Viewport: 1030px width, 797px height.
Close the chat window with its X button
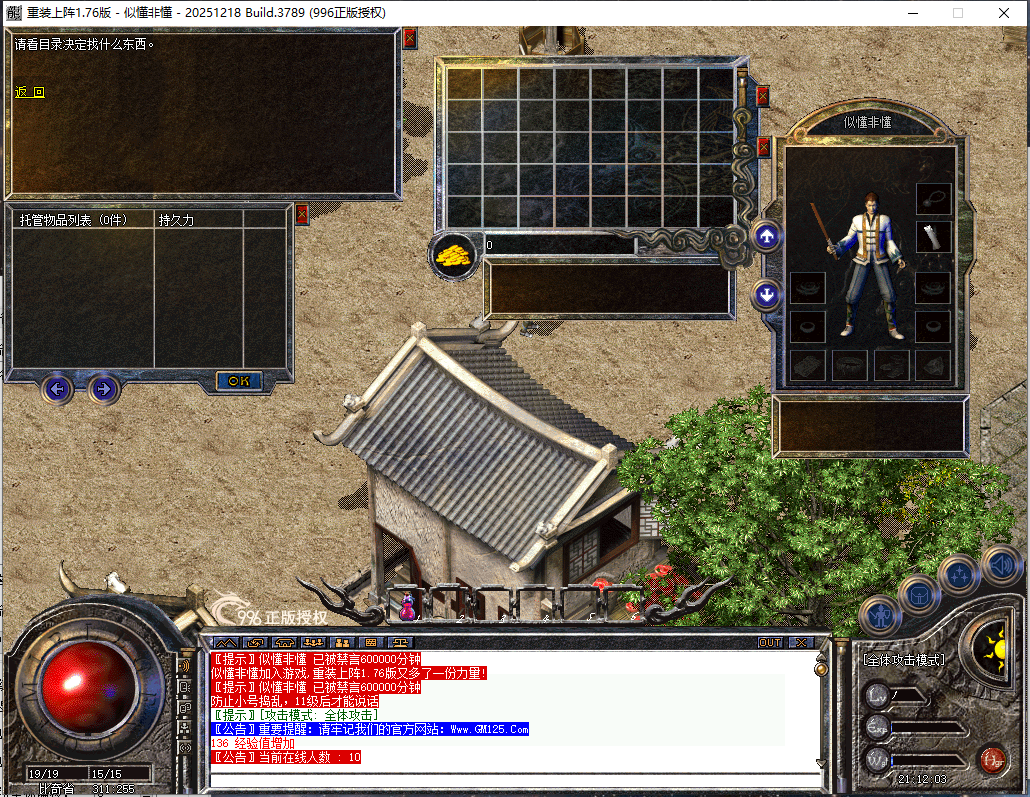coord(801,642)
